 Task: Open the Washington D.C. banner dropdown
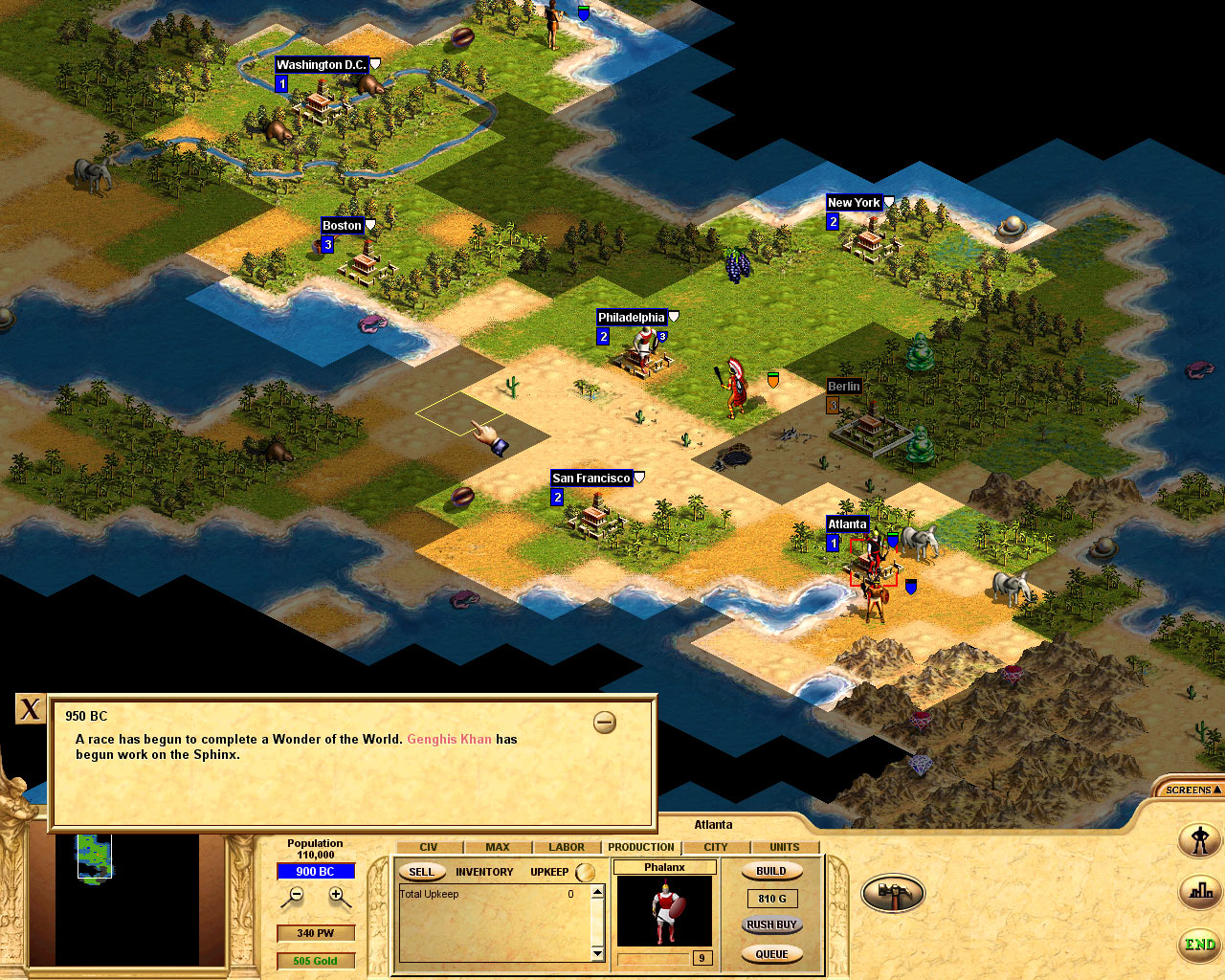pyautogui.click(x=373, y=61)
